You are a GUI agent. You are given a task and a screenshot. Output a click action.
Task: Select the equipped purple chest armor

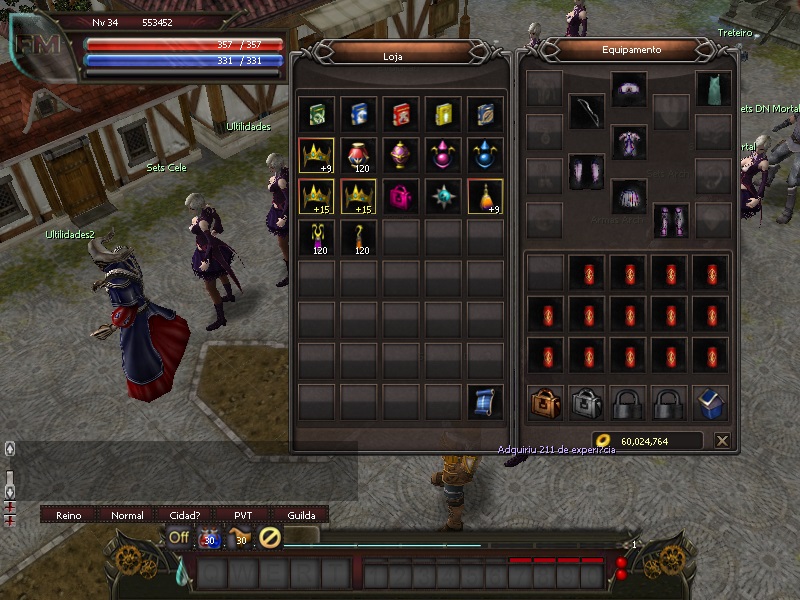[629, 141]
